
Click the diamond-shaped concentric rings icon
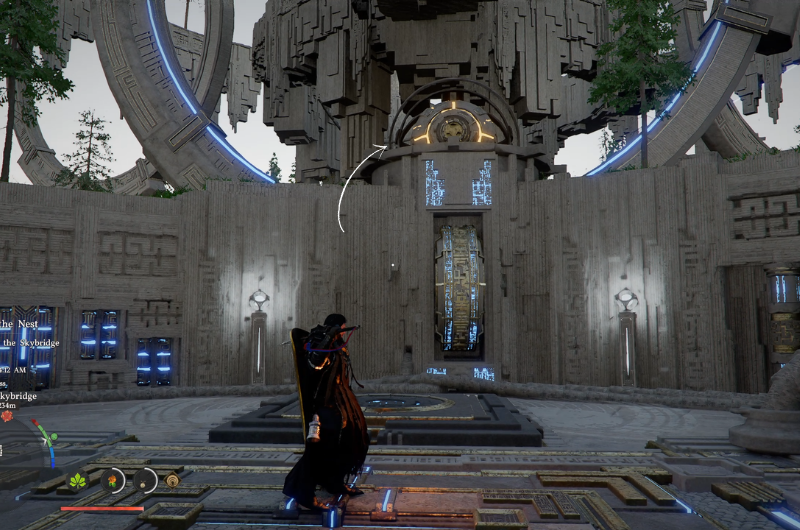click(172, 481)
